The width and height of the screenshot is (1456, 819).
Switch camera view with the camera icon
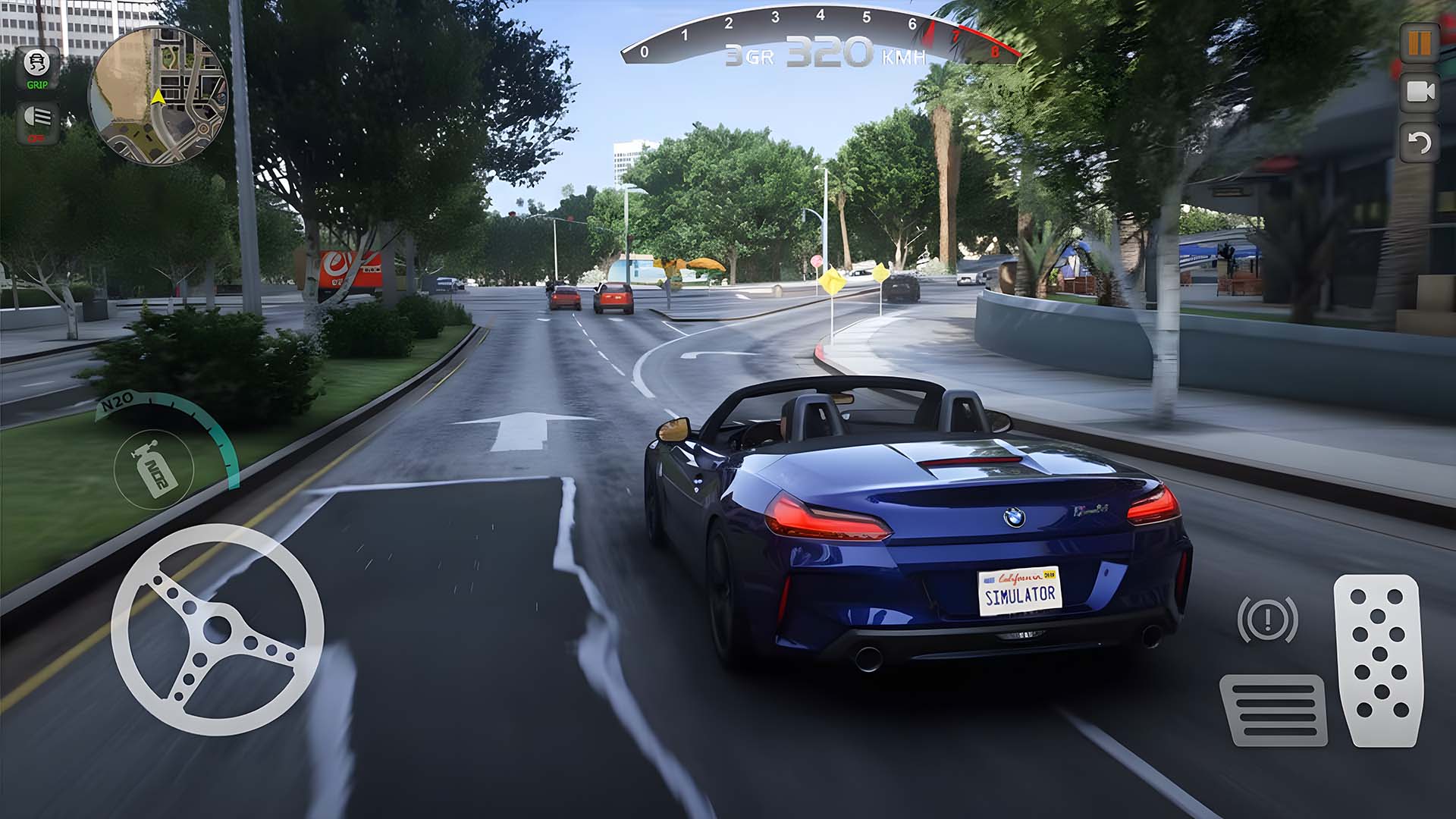[x=1419, y=92]
